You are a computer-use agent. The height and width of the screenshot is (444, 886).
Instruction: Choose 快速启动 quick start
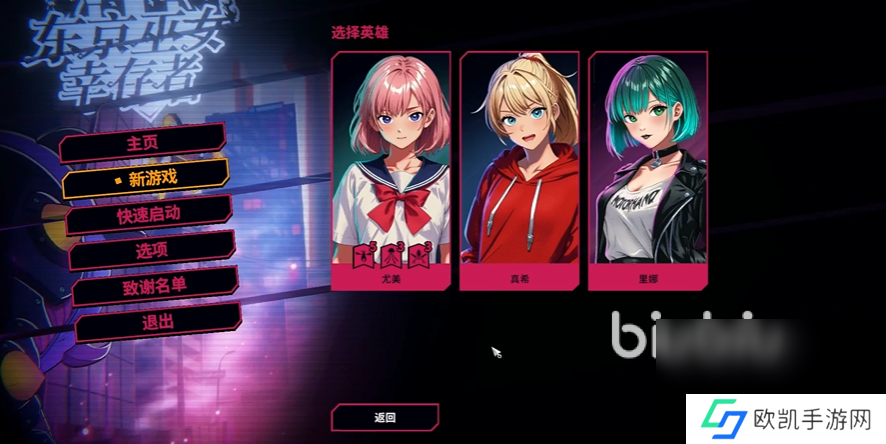click(149, 214)
